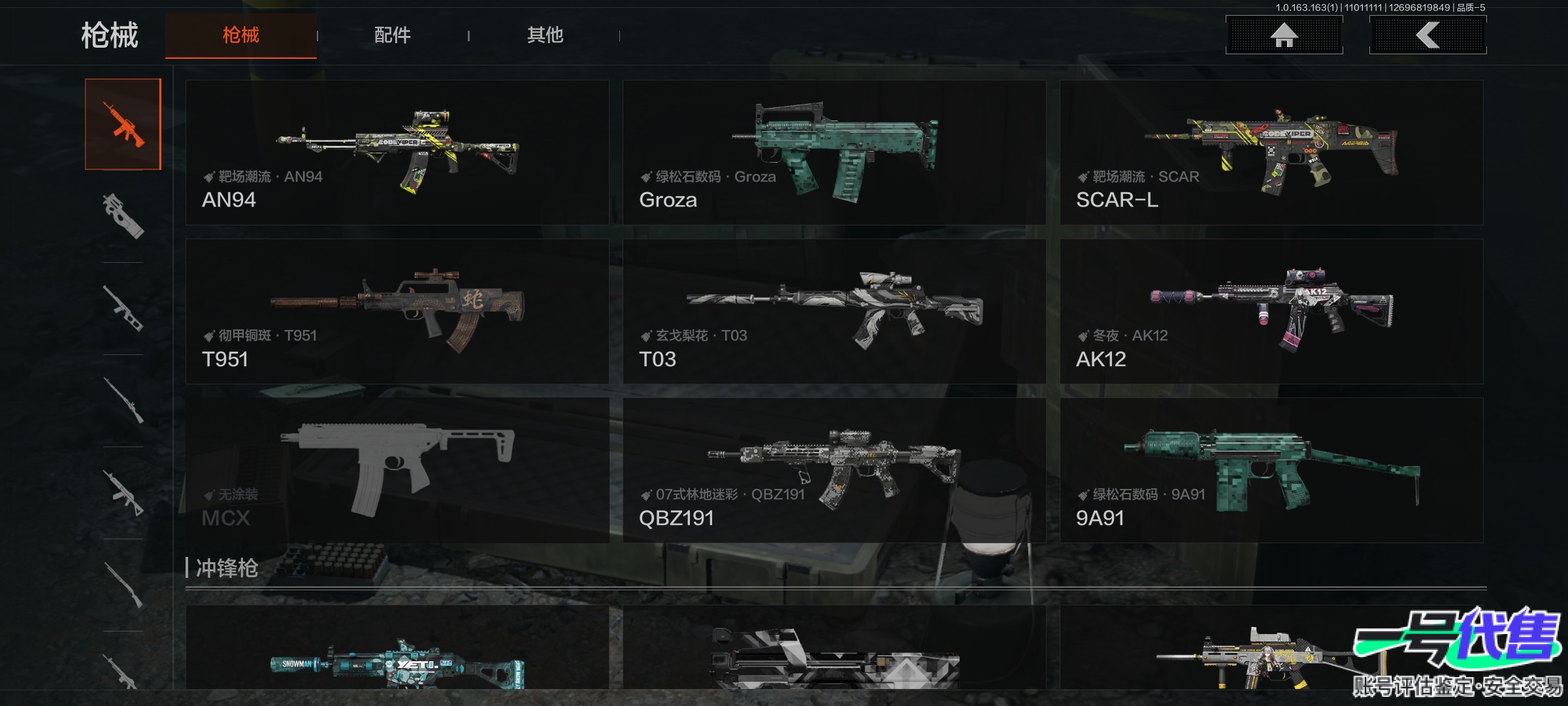This screenshot has width=1568, height=706.
Task: Go back with the arrow button
Action: (x=1428, y=35)
